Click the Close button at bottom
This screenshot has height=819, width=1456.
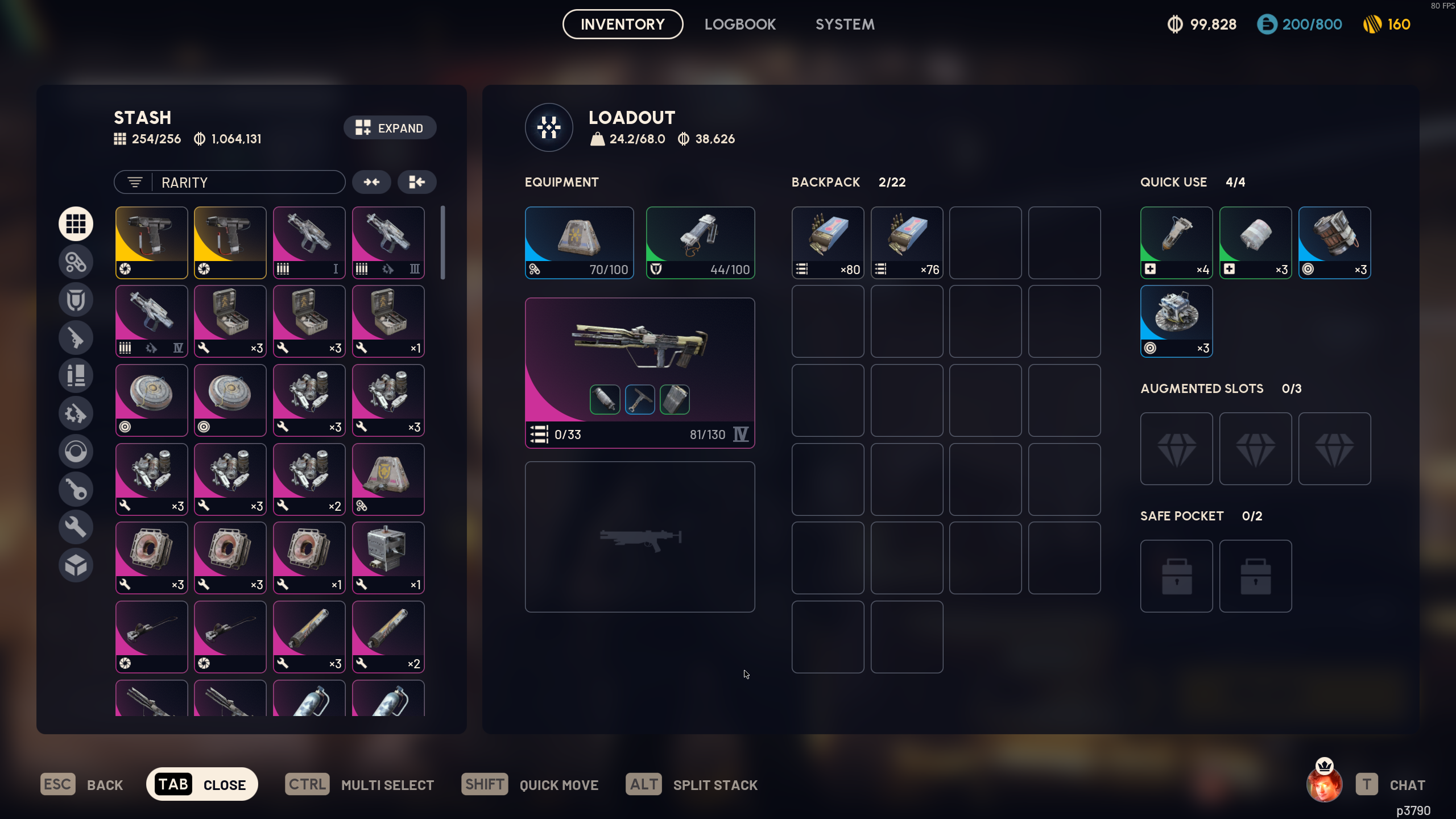pyautogui.click(x=202, y=784)
